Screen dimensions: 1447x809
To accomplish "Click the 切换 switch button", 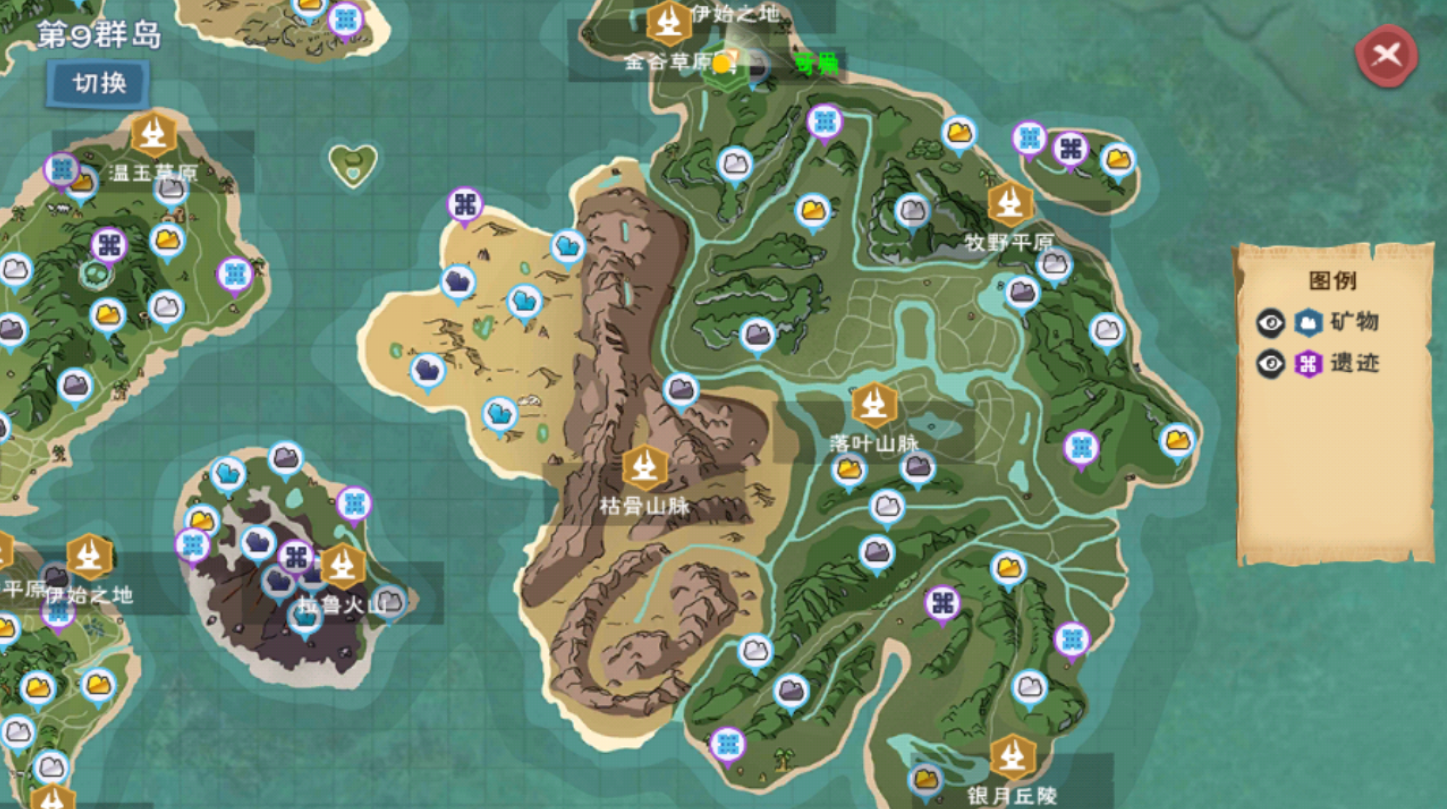I will click(x=100, y=84).
